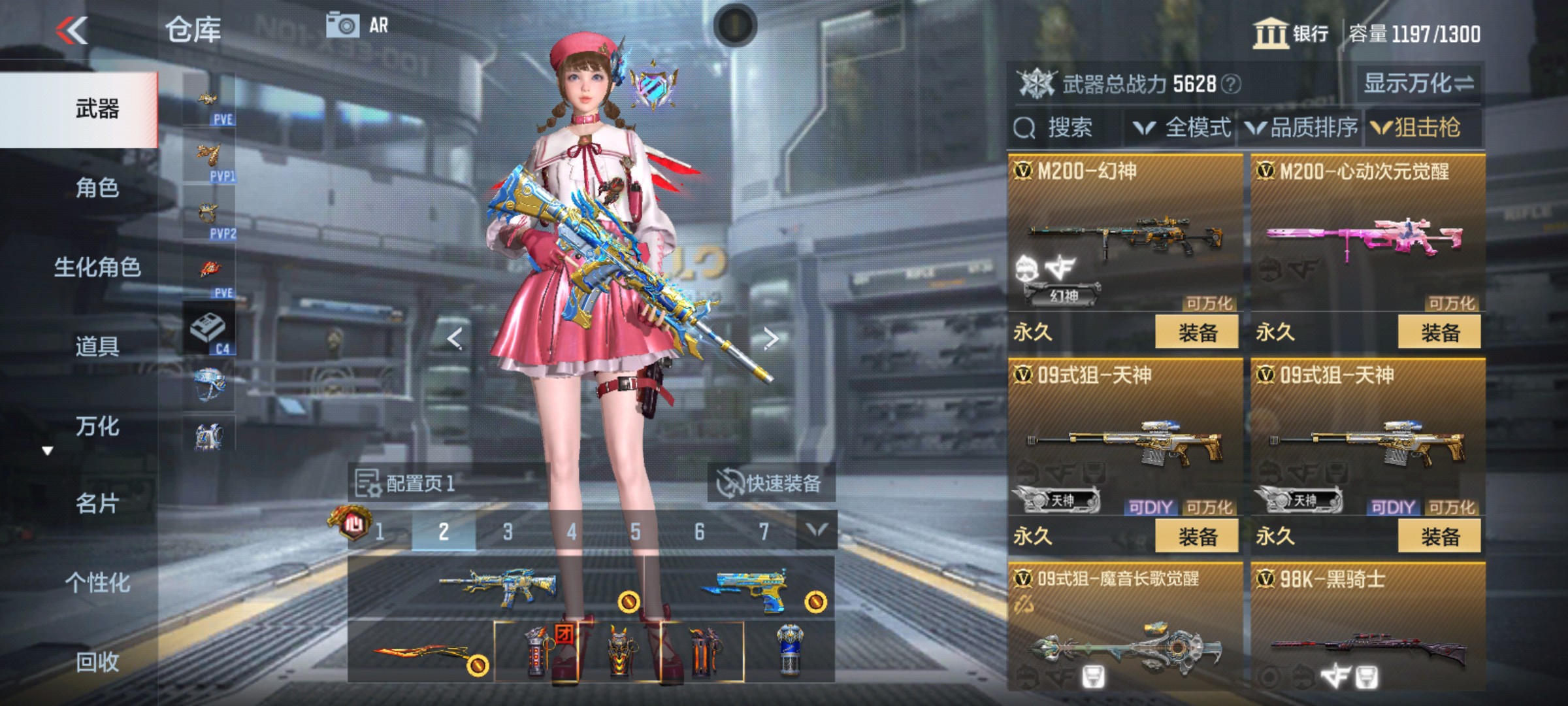Switch to the 角色 tab
1568x706 pixels.
[97, 188]
